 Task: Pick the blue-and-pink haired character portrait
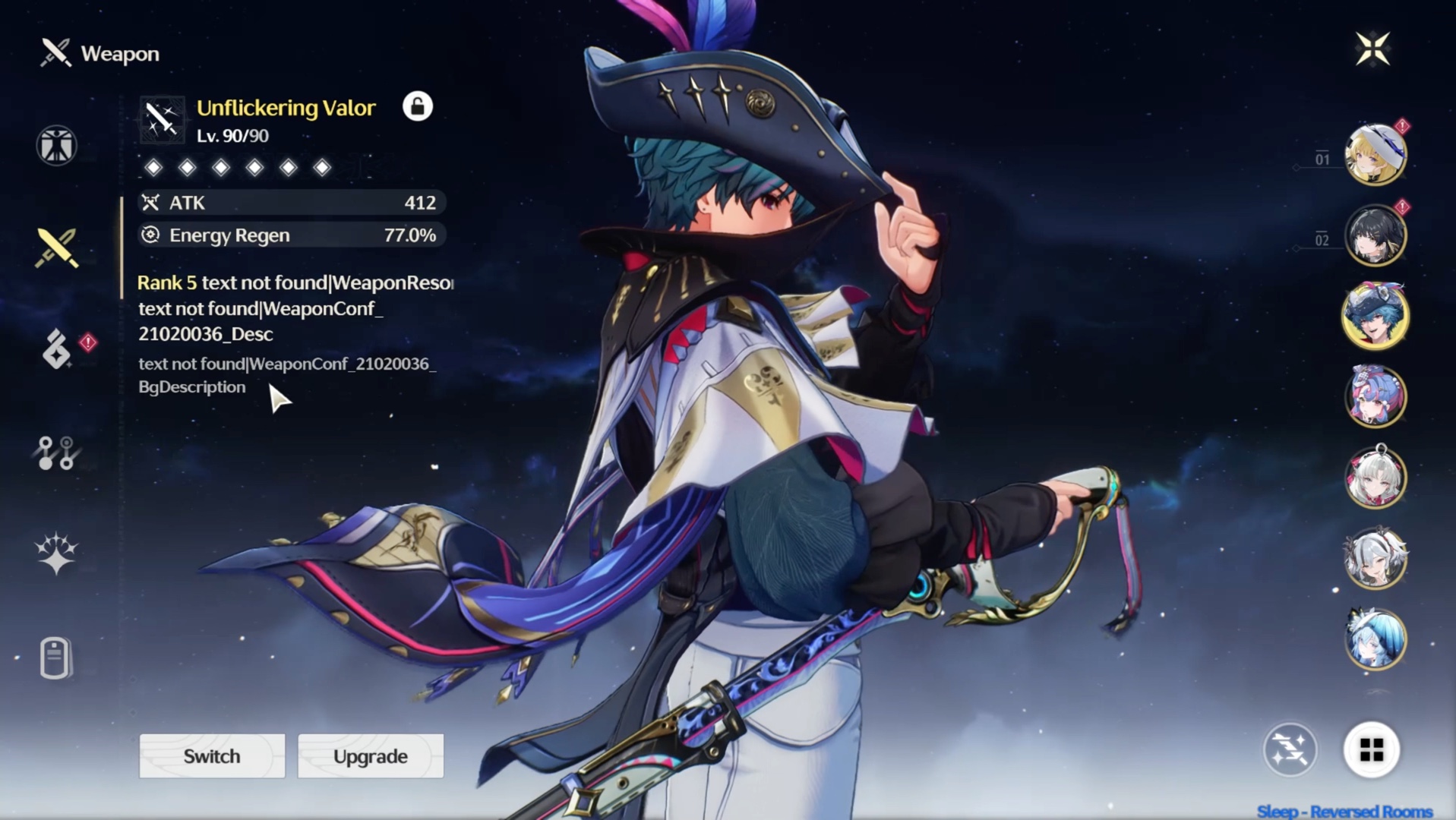(x=1375, y=396)
